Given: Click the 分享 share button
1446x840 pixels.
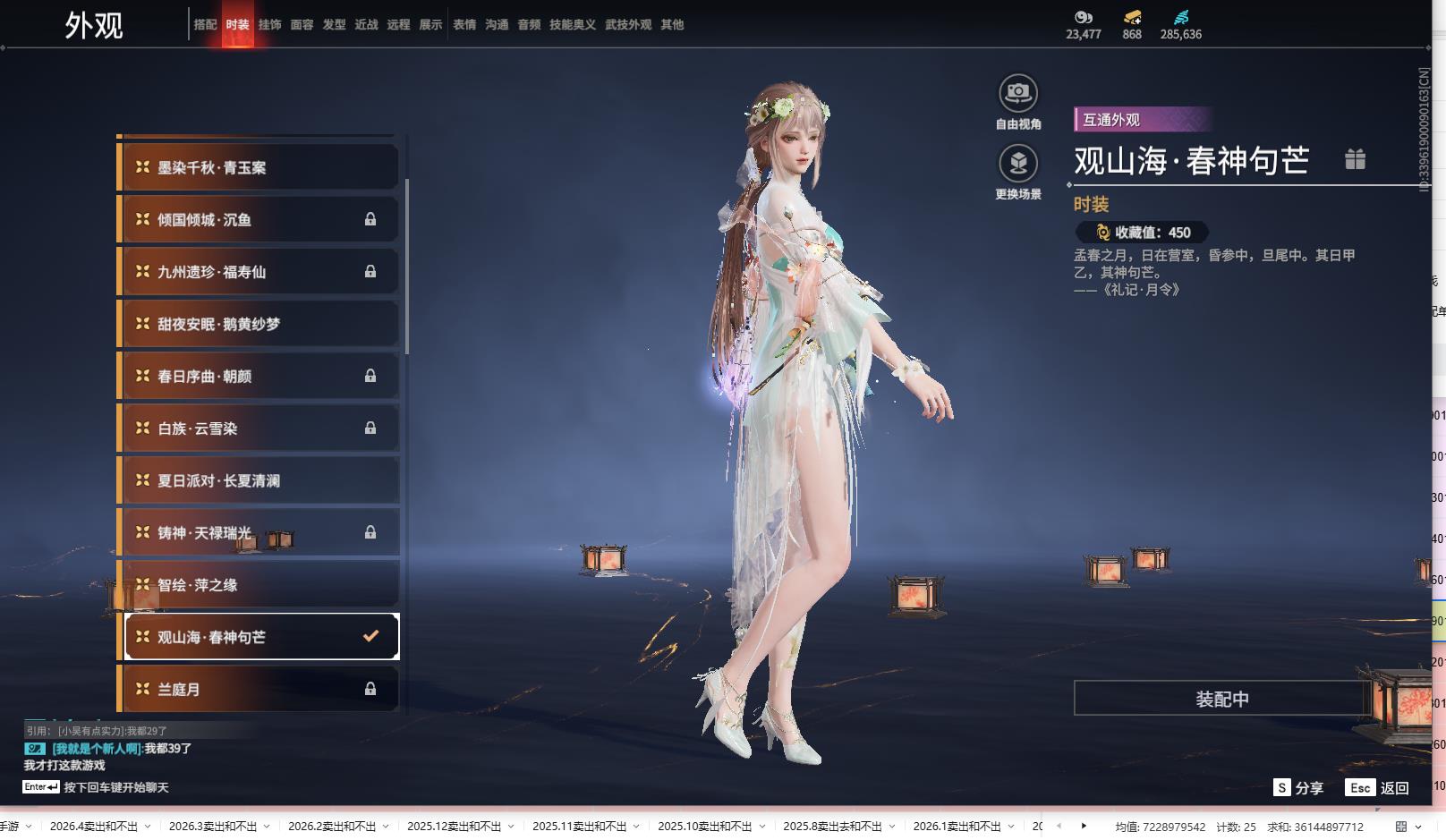Looking at the screenshot, I should coord(1298,787).
